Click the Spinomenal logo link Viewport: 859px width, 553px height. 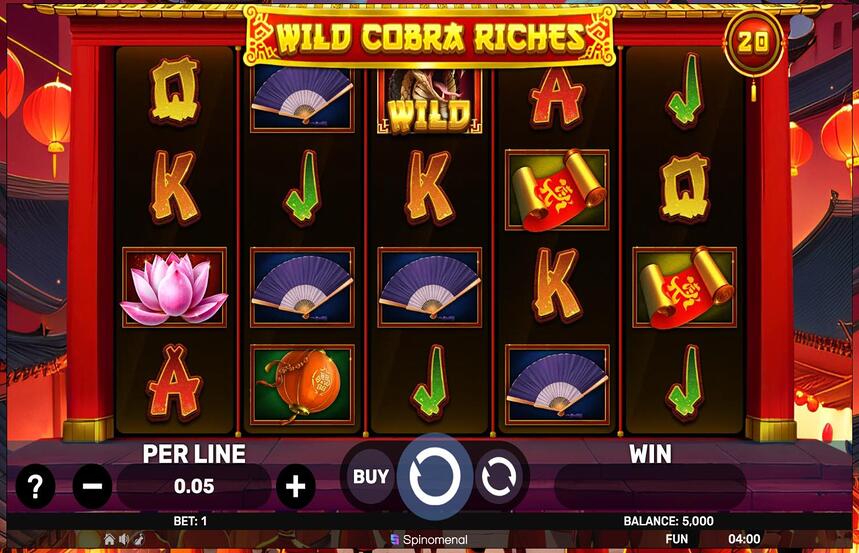coord(429,539)
